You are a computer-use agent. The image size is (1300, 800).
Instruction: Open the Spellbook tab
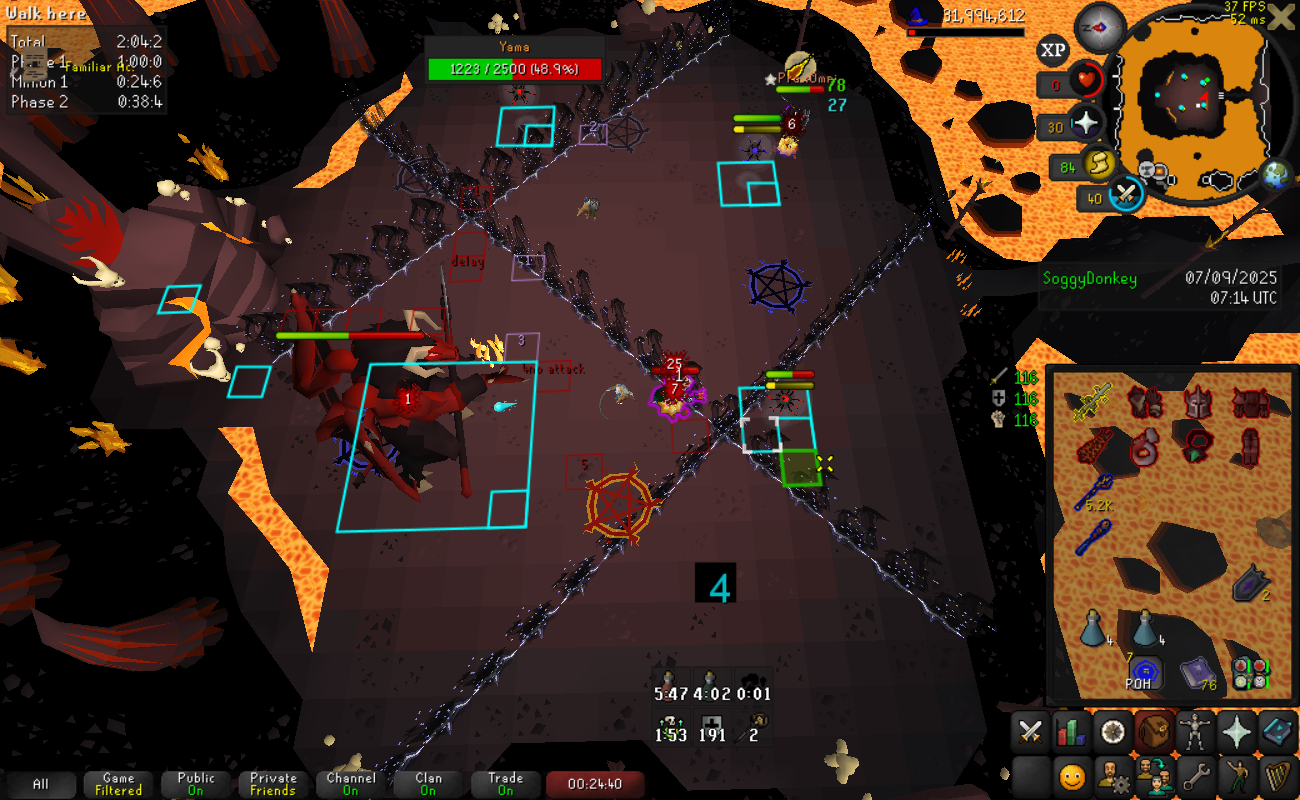click(1277, 733)
